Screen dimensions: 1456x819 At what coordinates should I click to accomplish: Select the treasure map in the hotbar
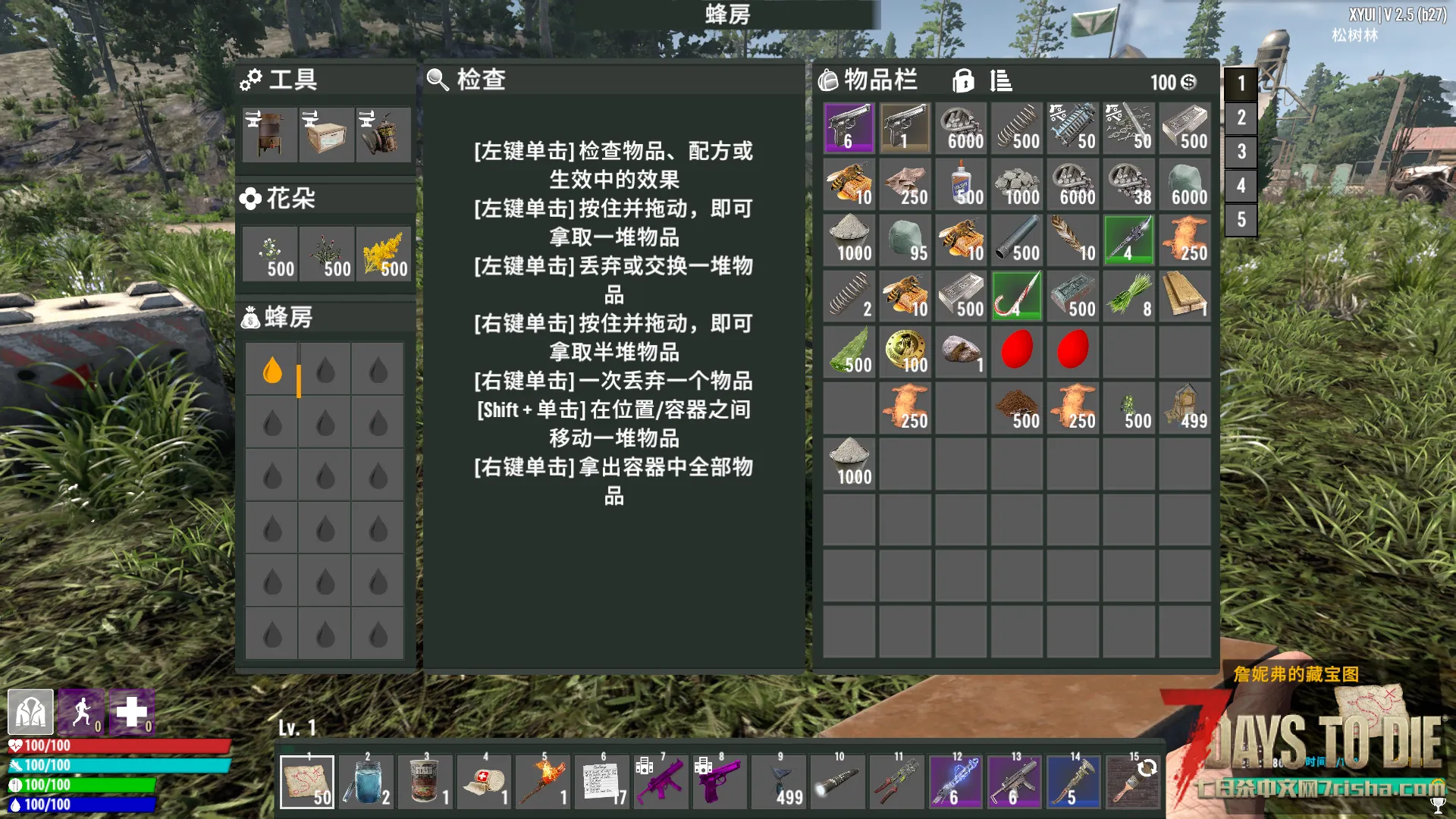coord(307,782)
